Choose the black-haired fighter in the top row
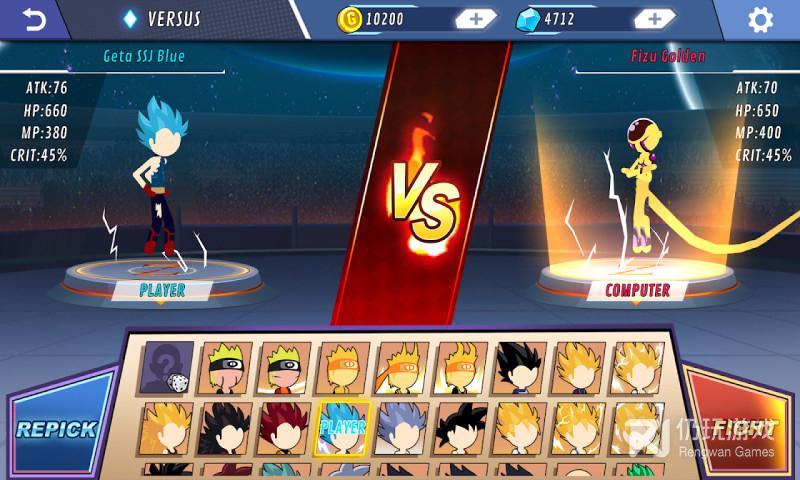Image resolution: width=800 pixels, height=480 pixels. [520, 367]
